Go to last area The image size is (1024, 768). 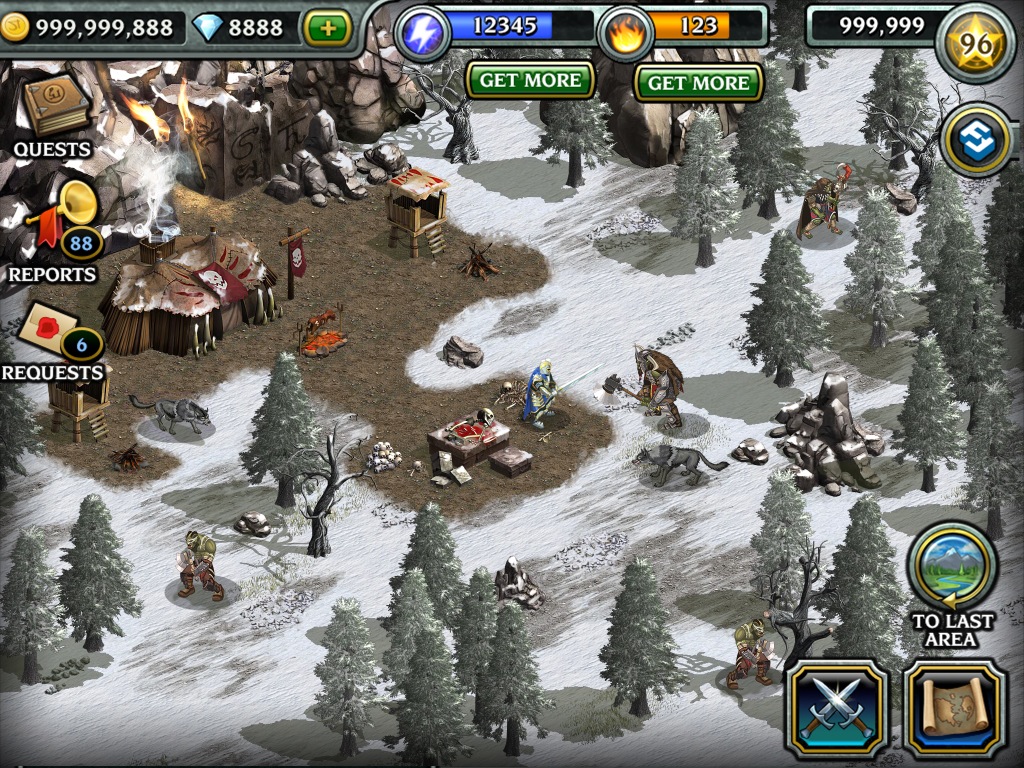coord(952,565)
